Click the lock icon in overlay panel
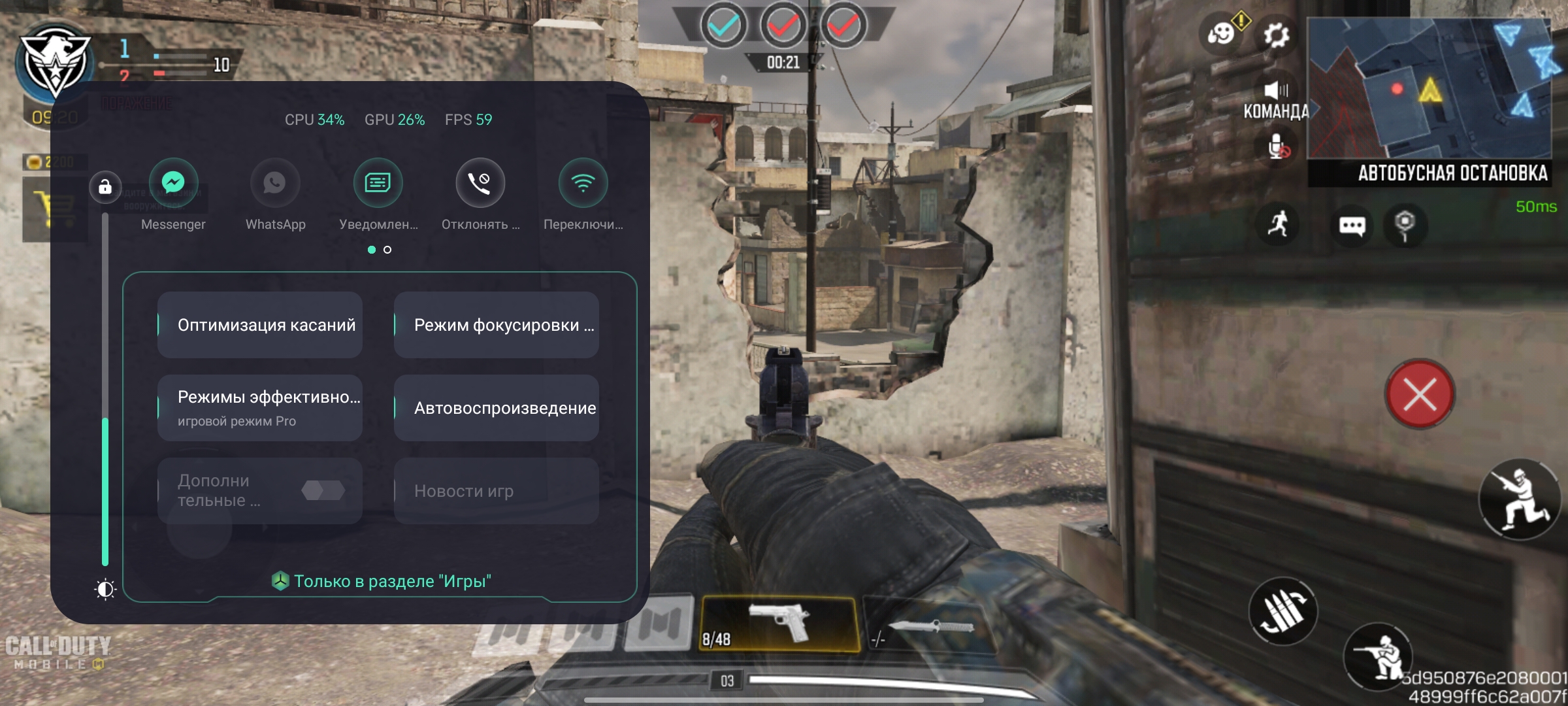Screen dimensions: 1568x706 (105, 188)
